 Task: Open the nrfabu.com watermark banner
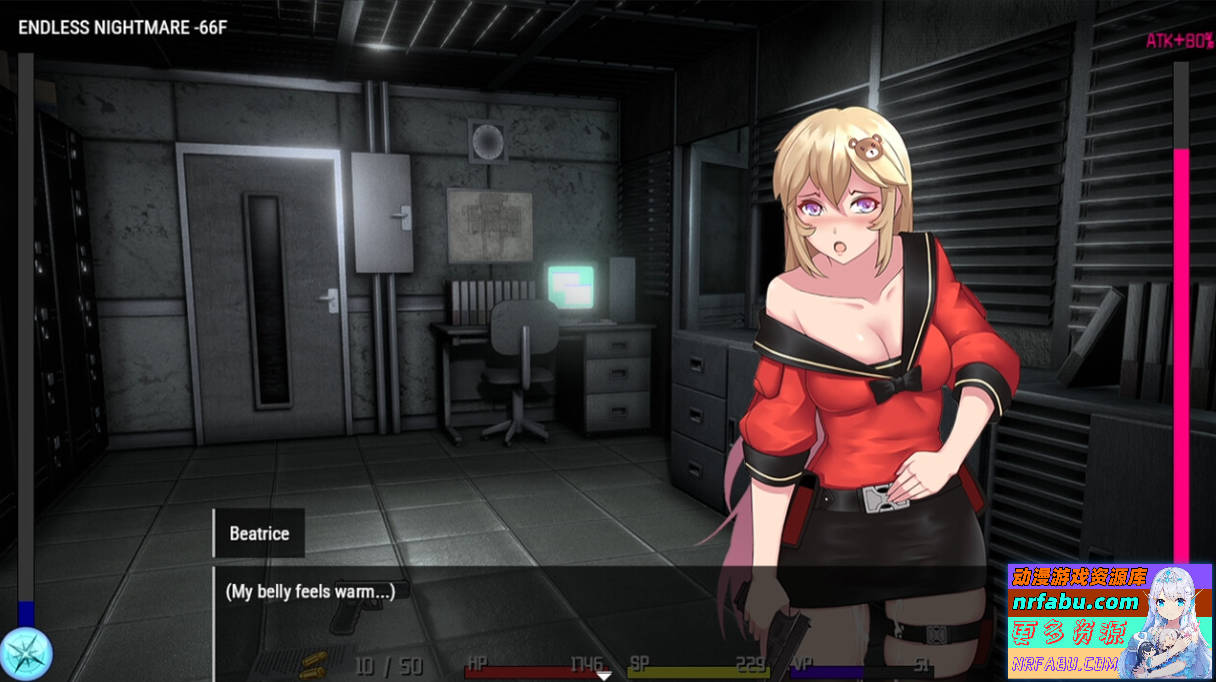tap(1109, 621)
